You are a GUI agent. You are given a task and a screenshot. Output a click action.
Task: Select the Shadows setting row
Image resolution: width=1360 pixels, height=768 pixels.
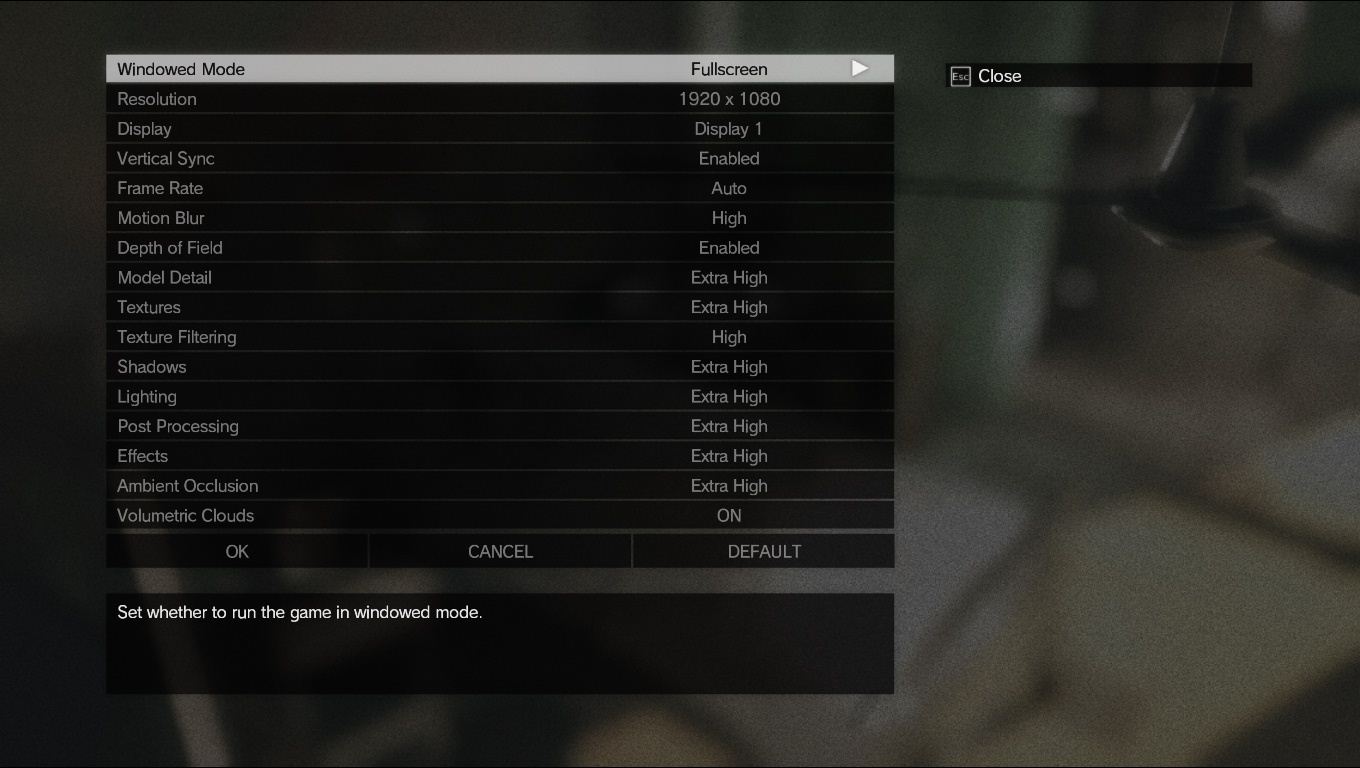[500, 367]
